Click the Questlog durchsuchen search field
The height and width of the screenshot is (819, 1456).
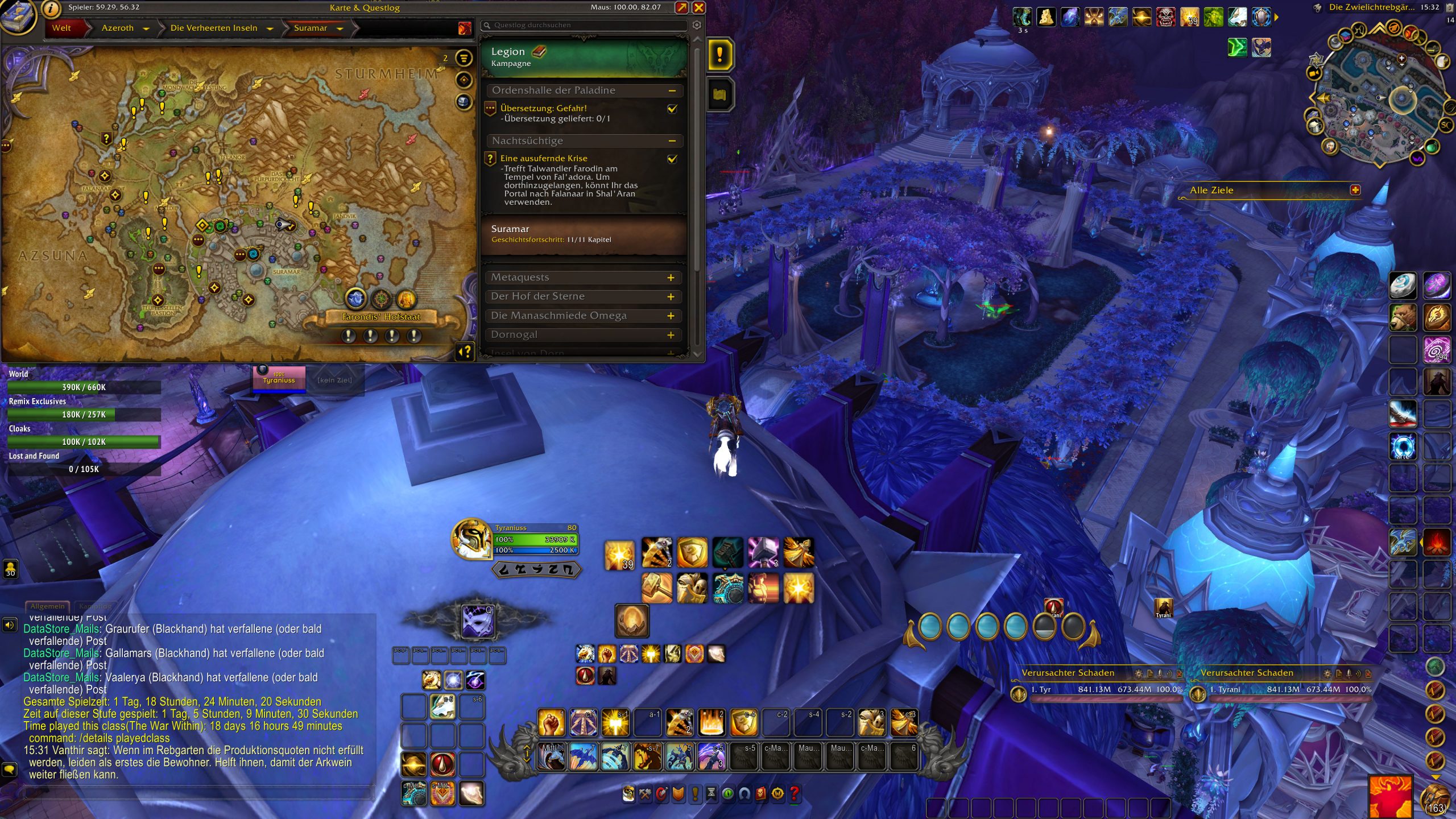(x=586, y=25)
